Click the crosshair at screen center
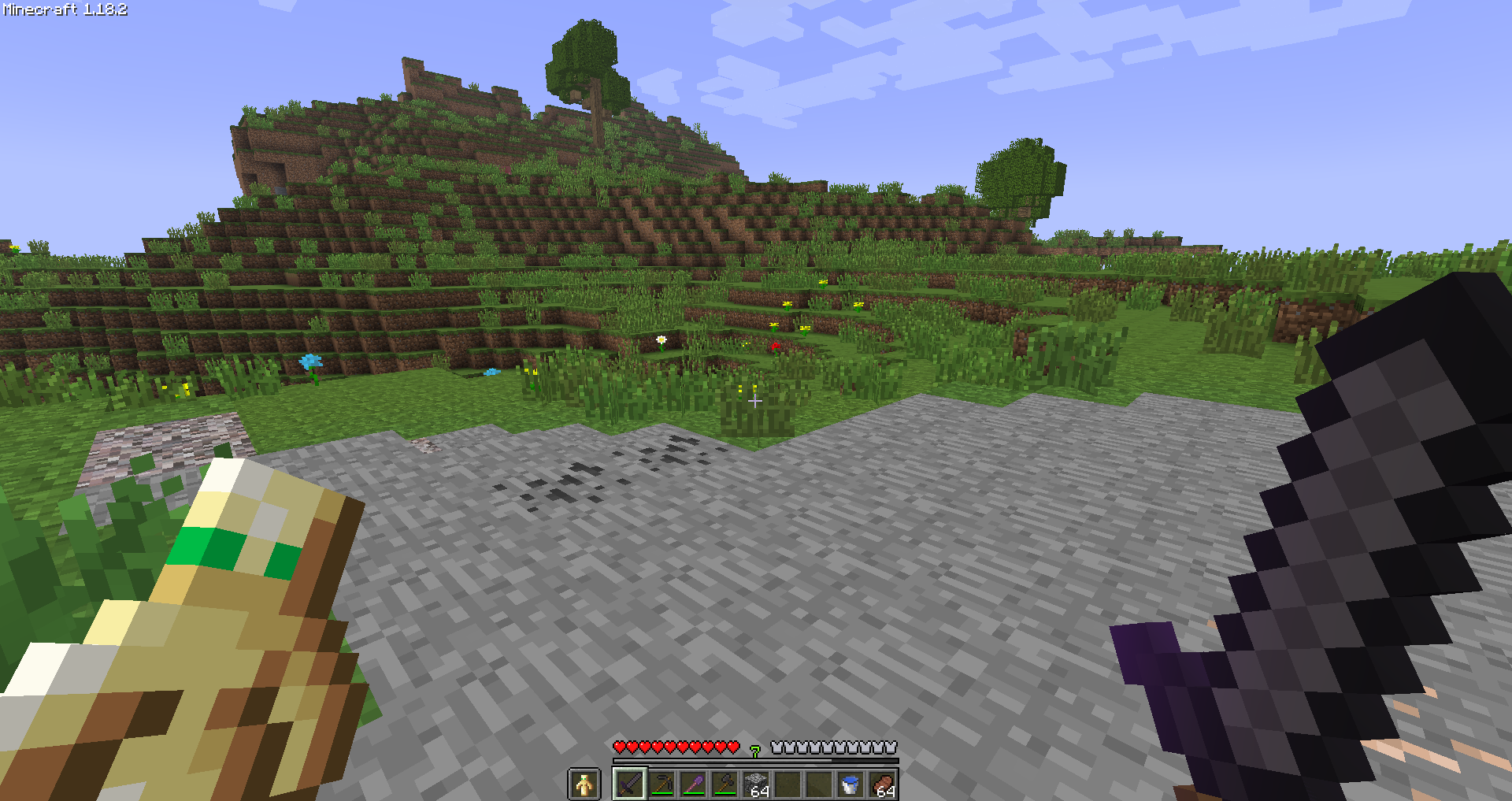The width and height of the screenshot is (1512, 801). [755, 401]
